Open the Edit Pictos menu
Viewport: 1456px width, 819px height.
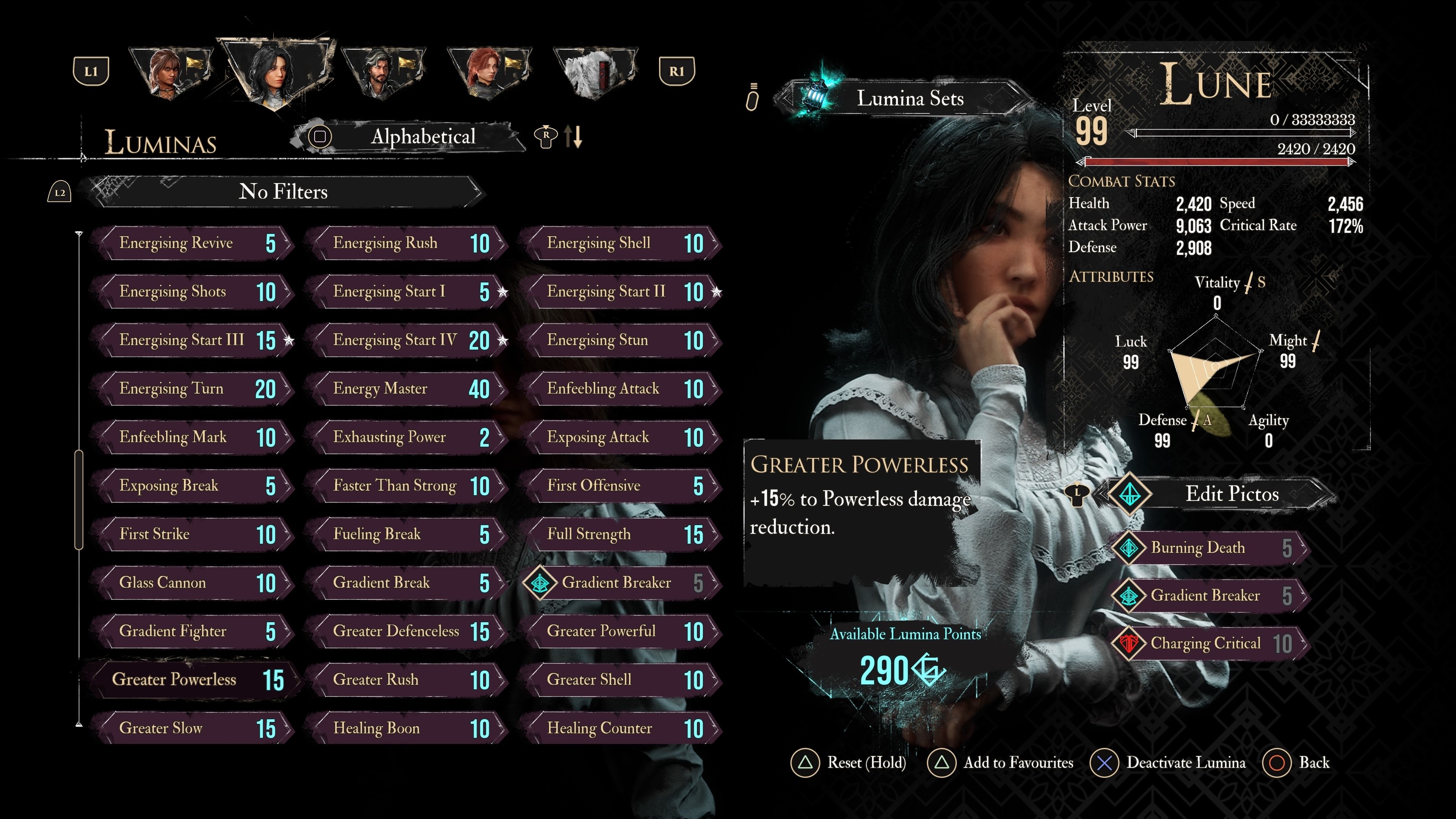pyautogui.click(x=1231, y=494)
